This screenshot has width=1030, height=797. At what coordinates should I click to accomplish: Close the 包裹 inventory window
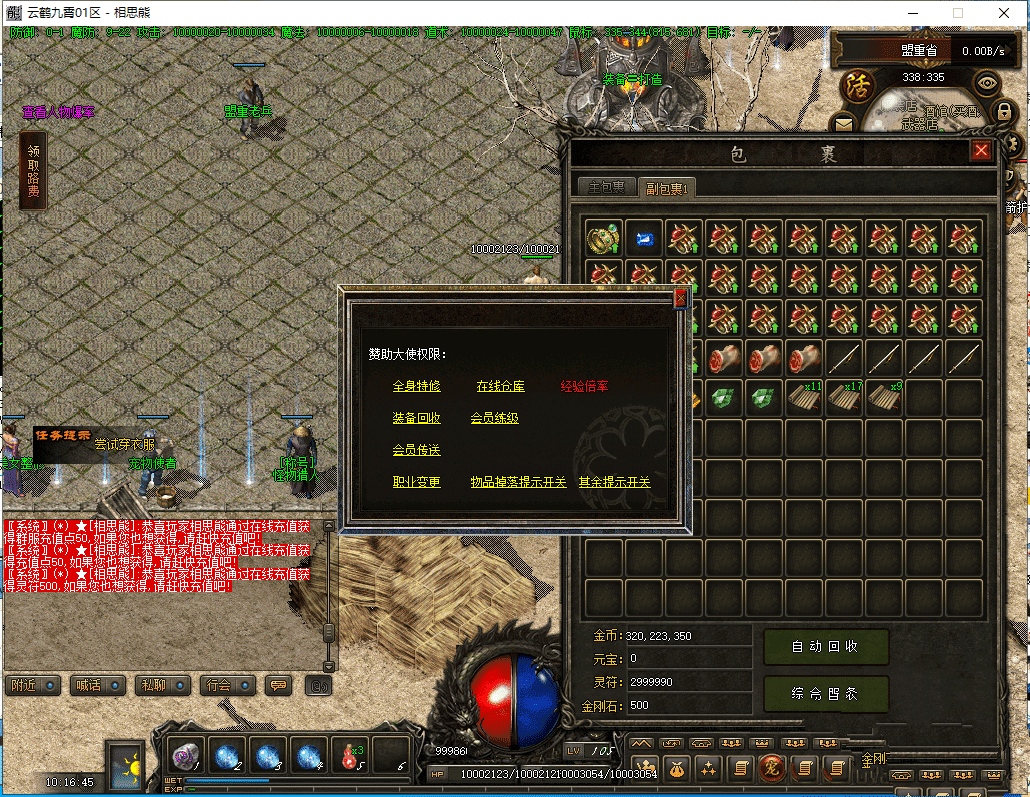tap(981, 151)
